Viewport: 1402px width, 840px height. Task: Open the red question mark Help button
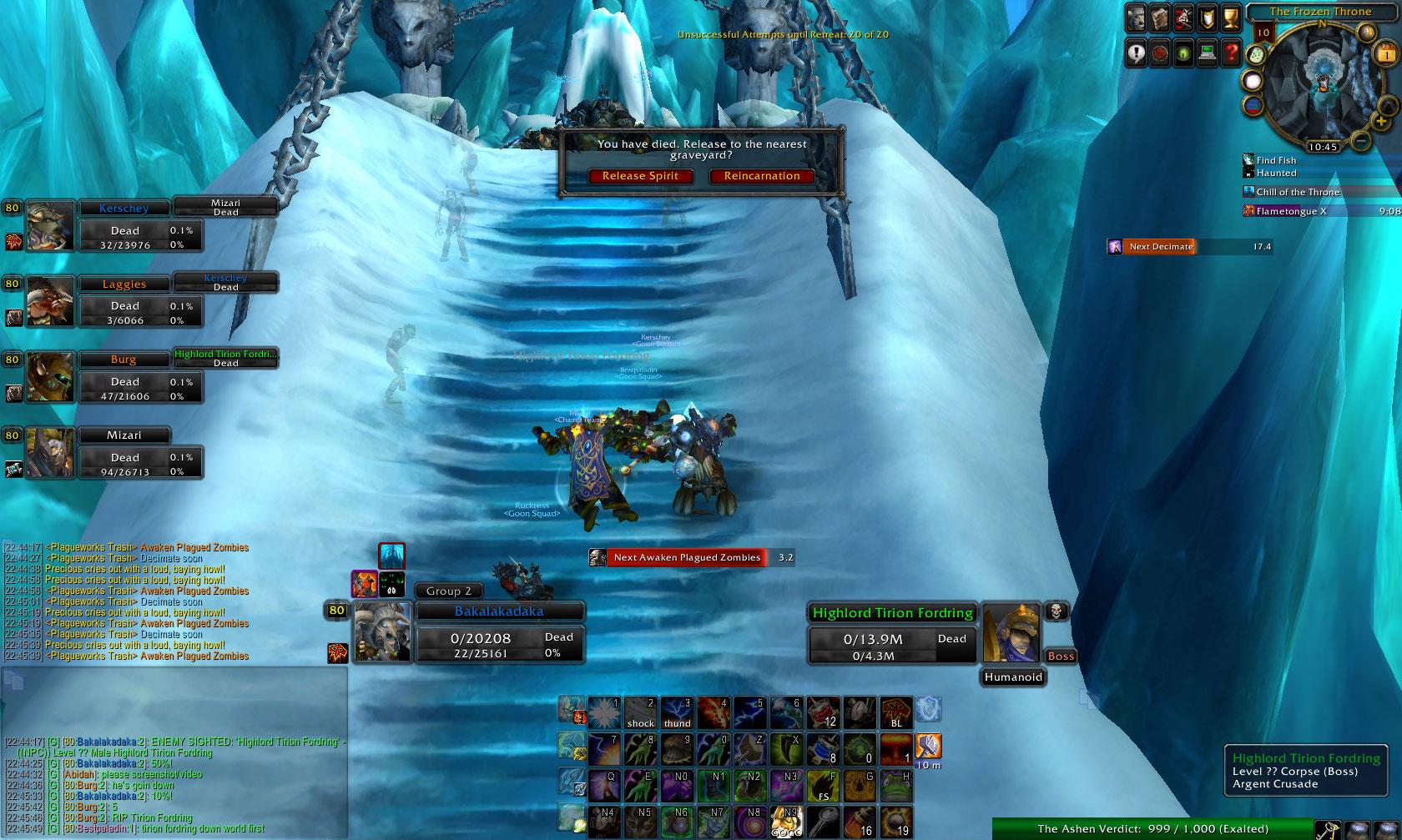[1230, 53]
